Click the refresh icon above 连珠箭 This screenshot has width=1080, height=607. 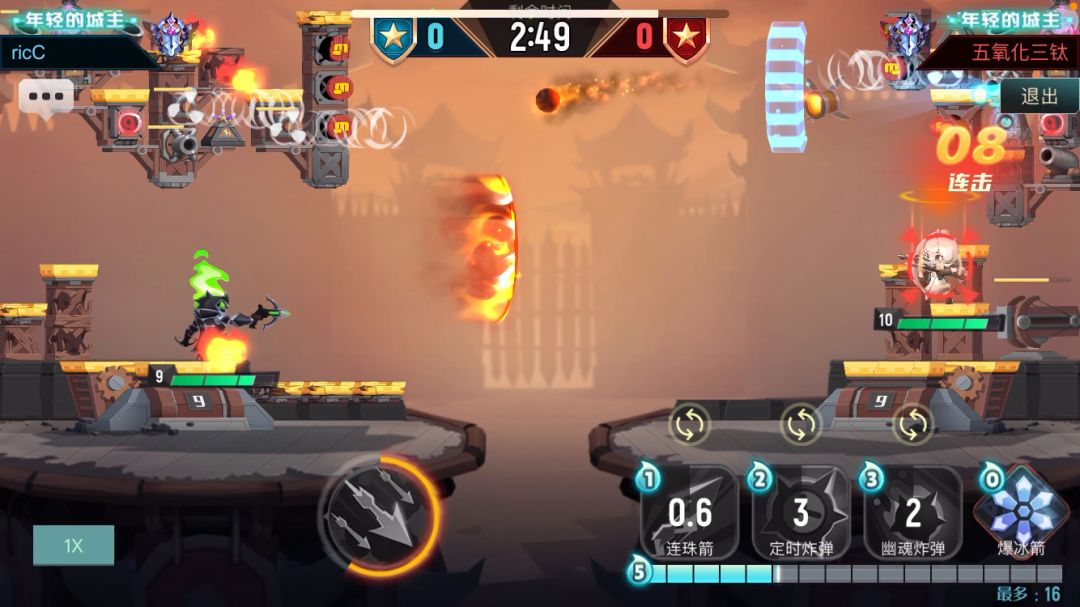pos(690,424)
